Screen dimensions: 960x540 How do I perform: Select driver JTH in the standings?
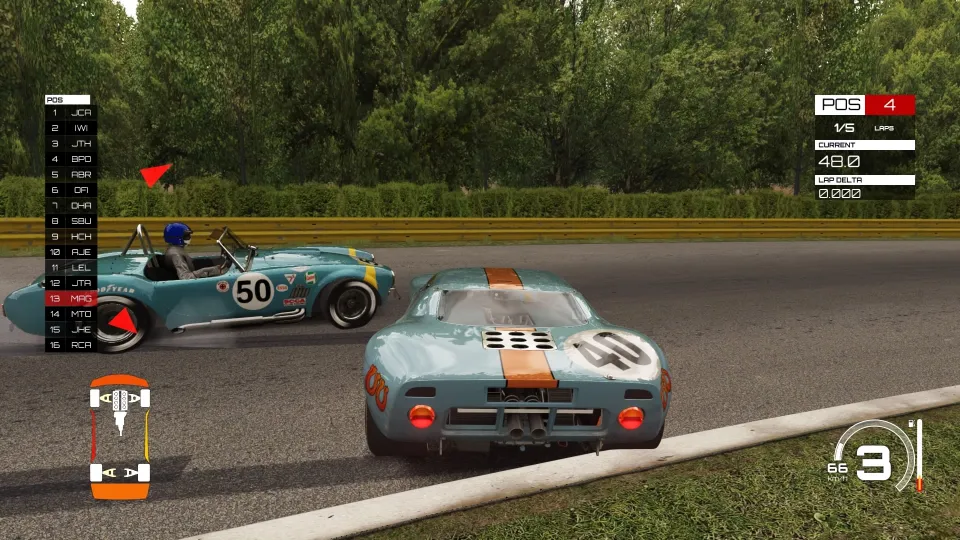[x=70, y=144]
